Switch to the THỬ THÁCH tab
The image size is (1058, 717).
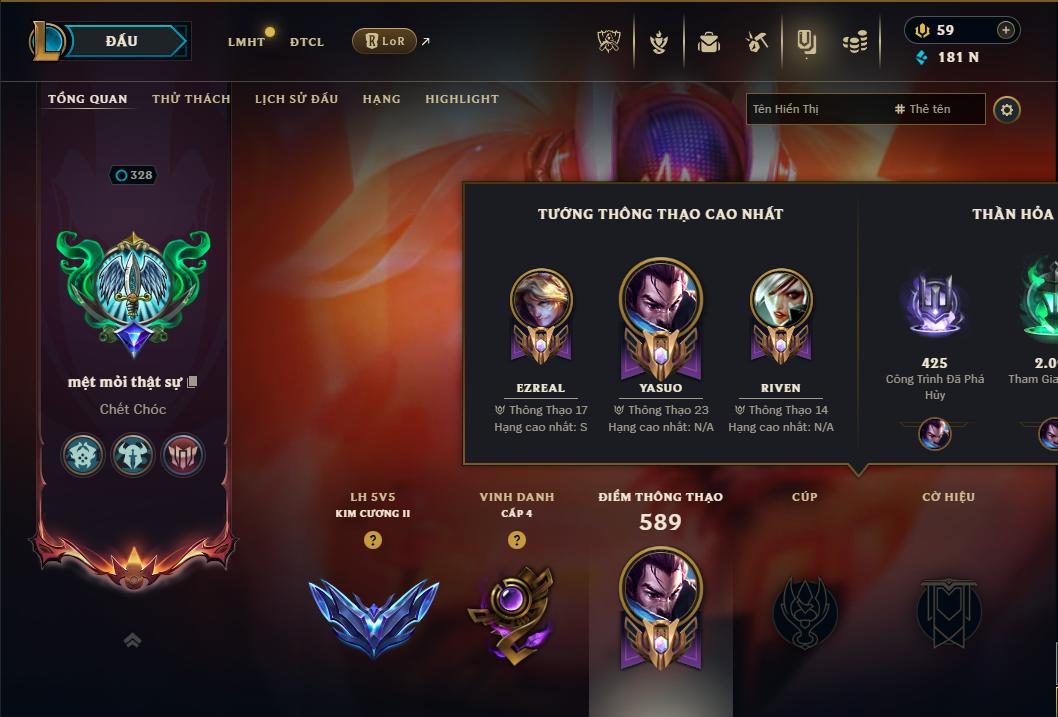191,99
